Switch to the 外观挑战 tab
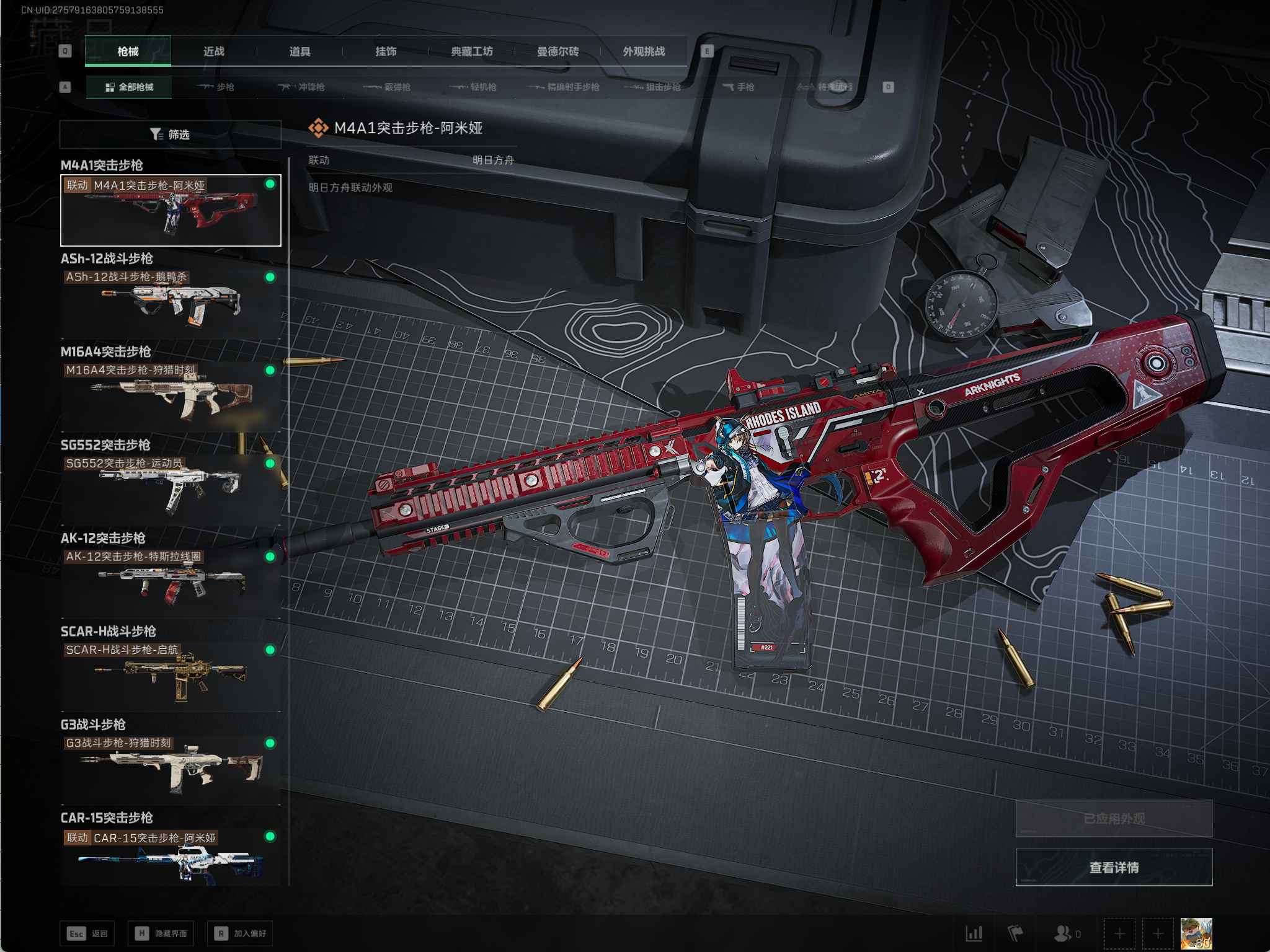 (x=644, y=51)
